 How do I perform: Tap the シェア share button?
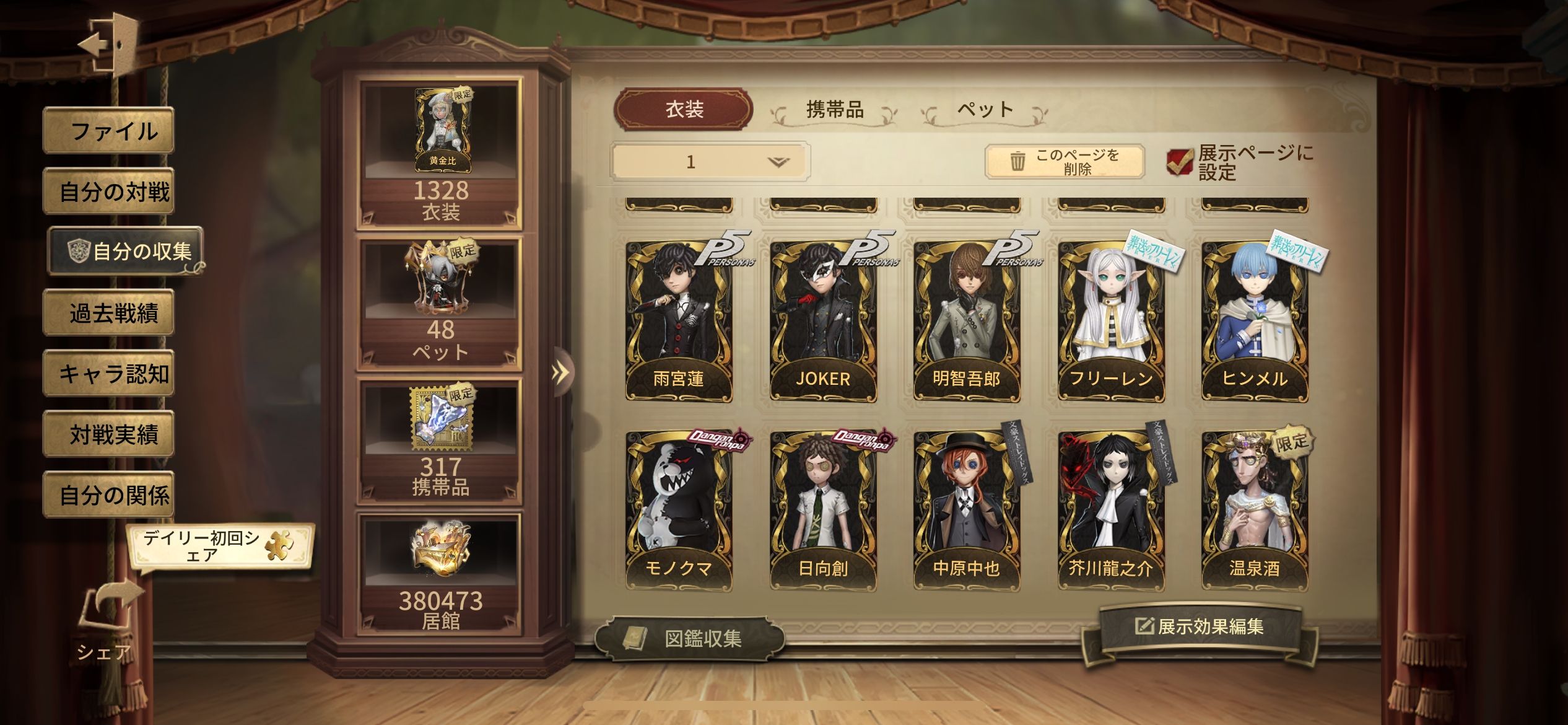(x=107, y=620)
